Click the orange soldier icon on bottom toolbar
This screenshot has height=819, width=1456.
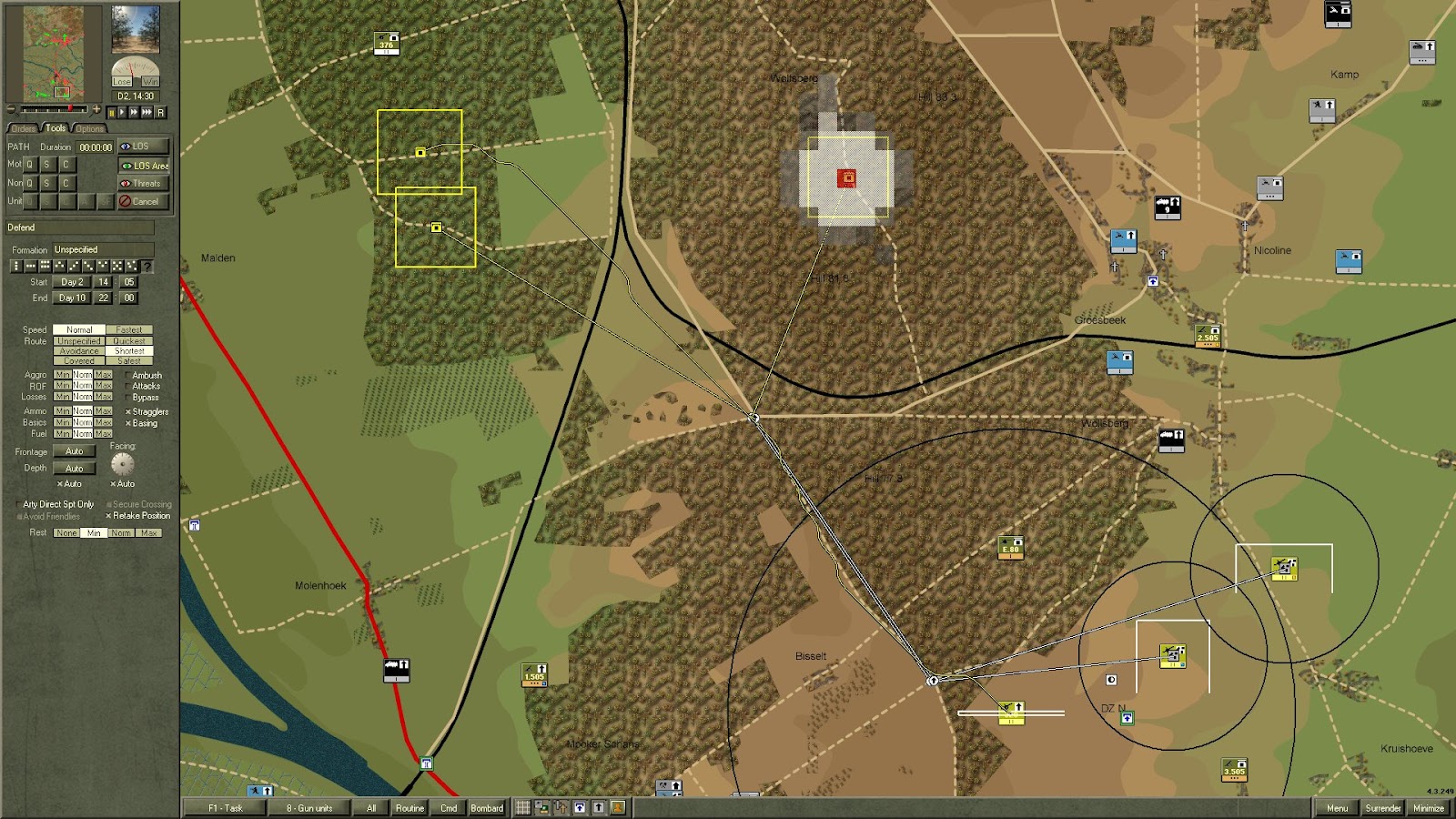tap(618, 807)
